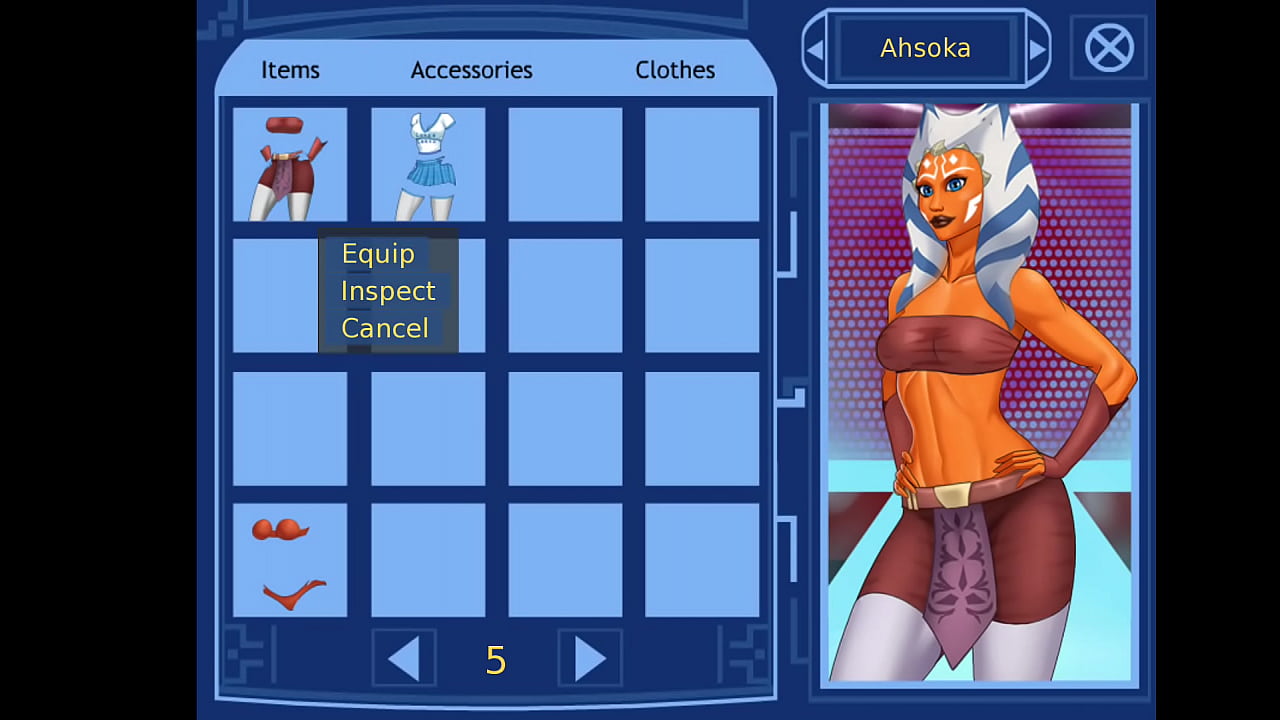Click the top-right empty inventory slot
The image size is (1280, 720).
[701, 165]
